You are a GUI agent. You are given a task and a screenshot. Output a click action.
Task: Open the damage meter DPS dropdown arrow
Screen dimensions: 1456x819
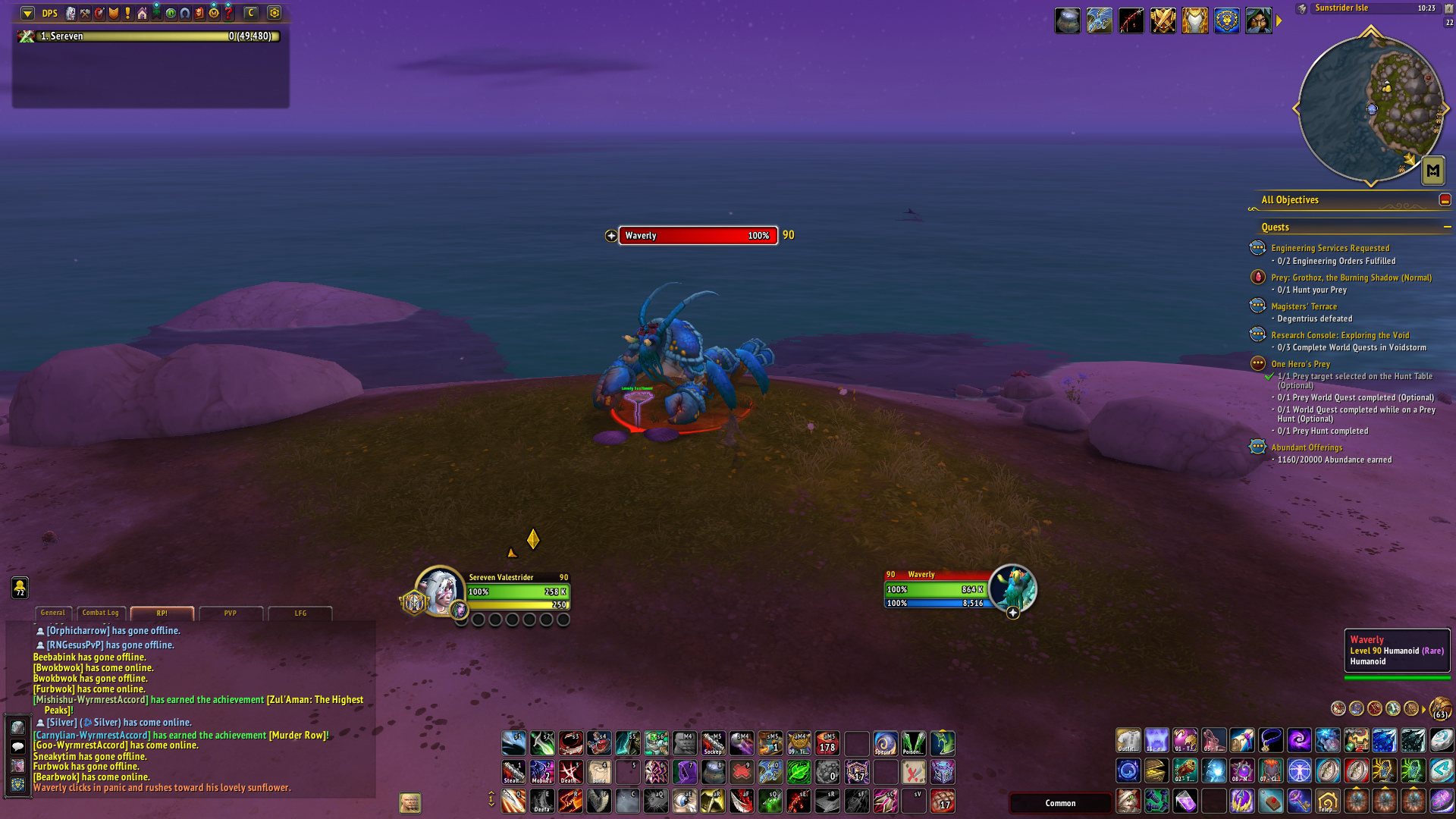point(27,13)
